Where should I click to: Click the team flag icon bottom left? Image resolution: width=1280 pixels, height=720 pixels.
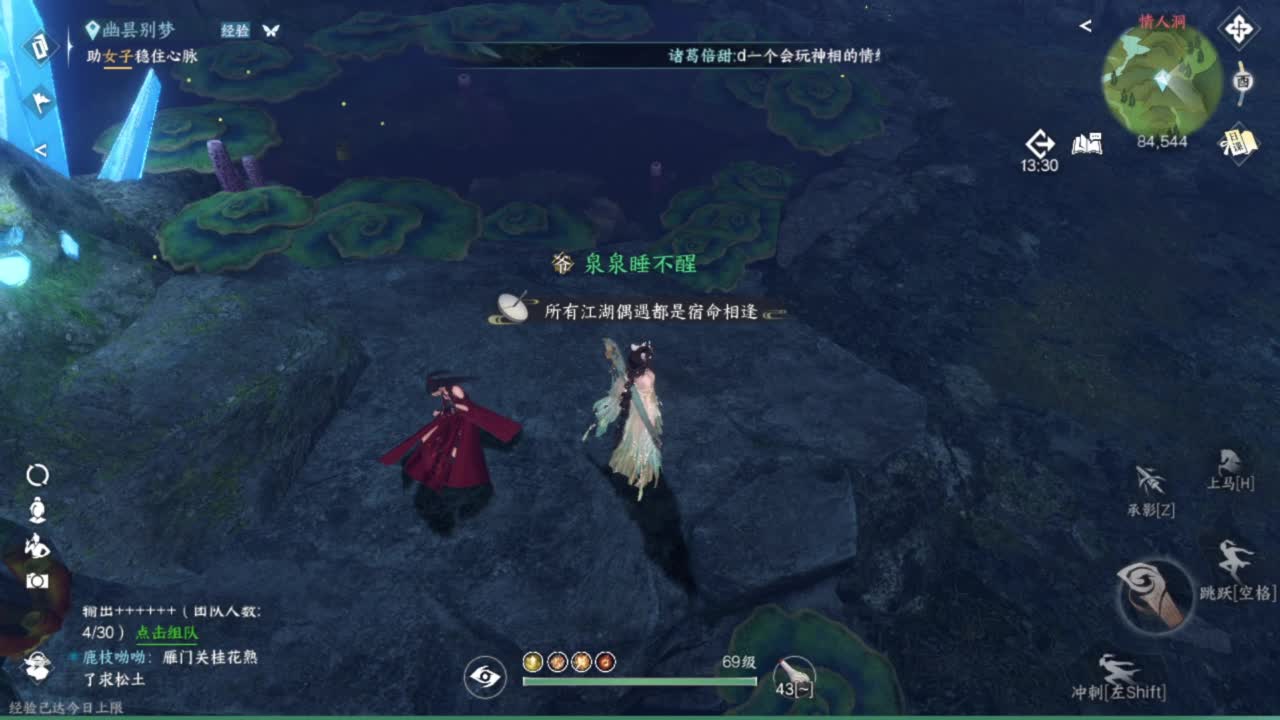coord(38,665)
